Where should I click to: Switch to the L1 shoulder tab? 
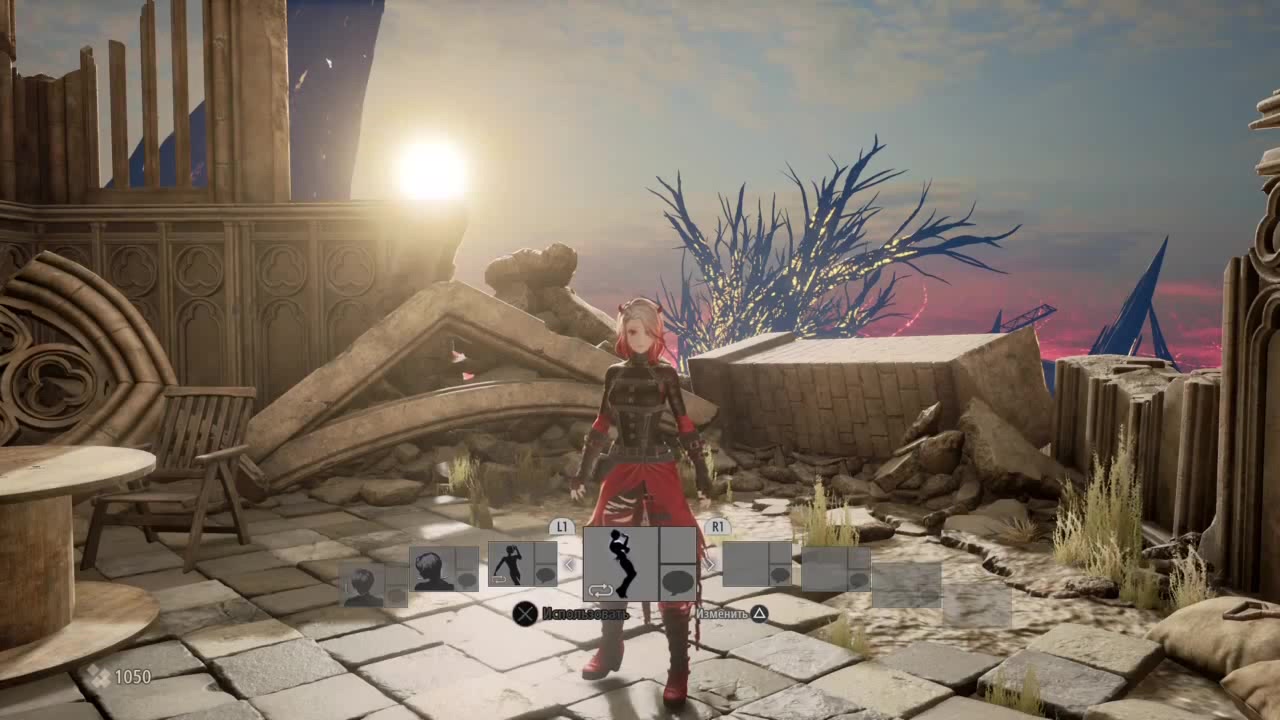[560, 525]
